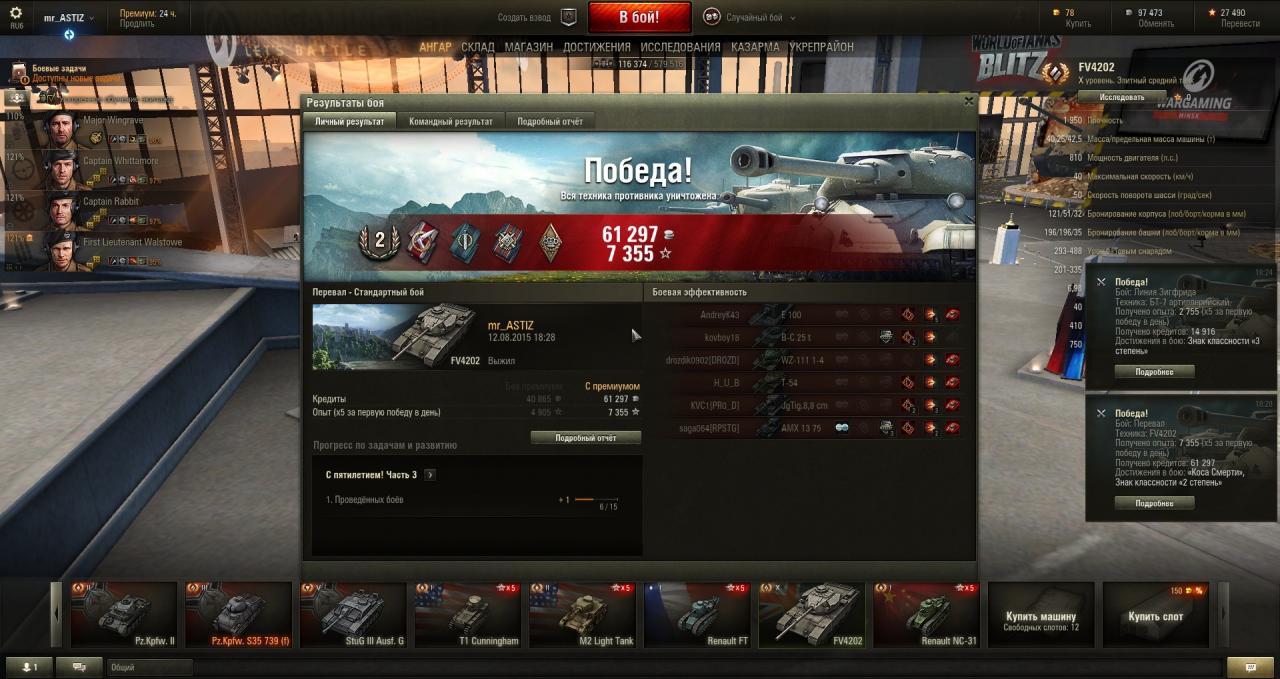Switch to the Командный результат tab
The height and width of the screenshot is (679, 1280).
pyautogui.click(x=451, y=121)
